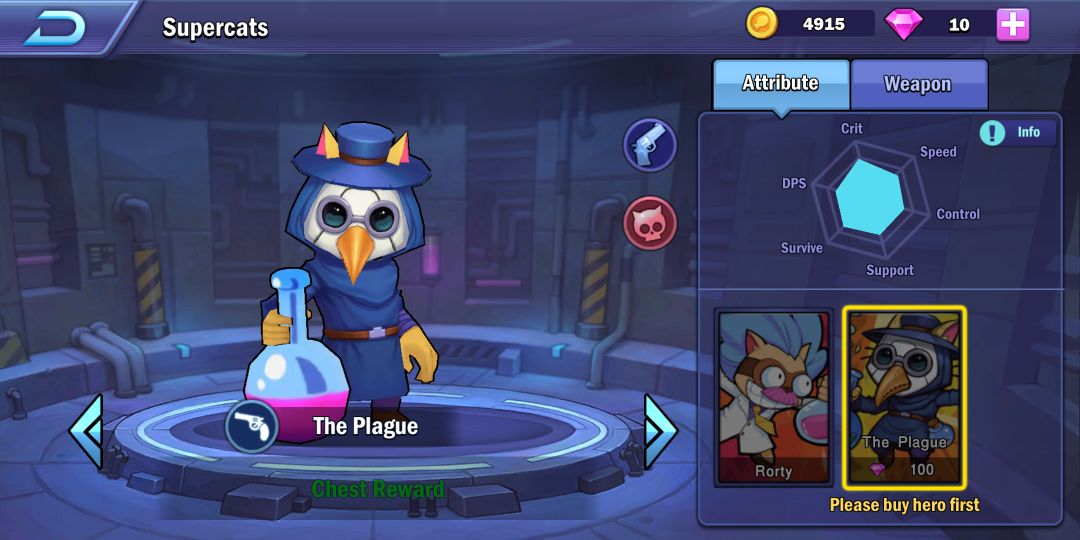This screenshot has width=1080, height=540.
Task: Tap the red cat skull icon
Action: click(x=650, y=222)
